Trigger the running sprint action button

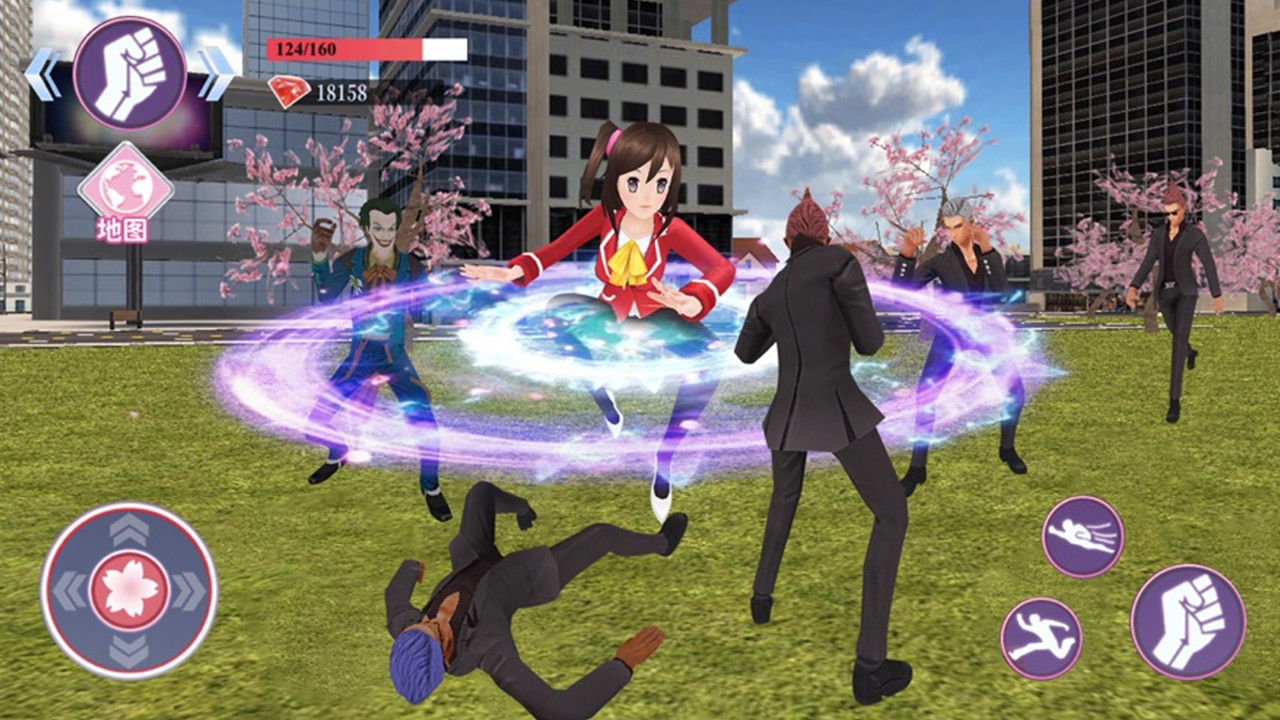[1041, 638]
